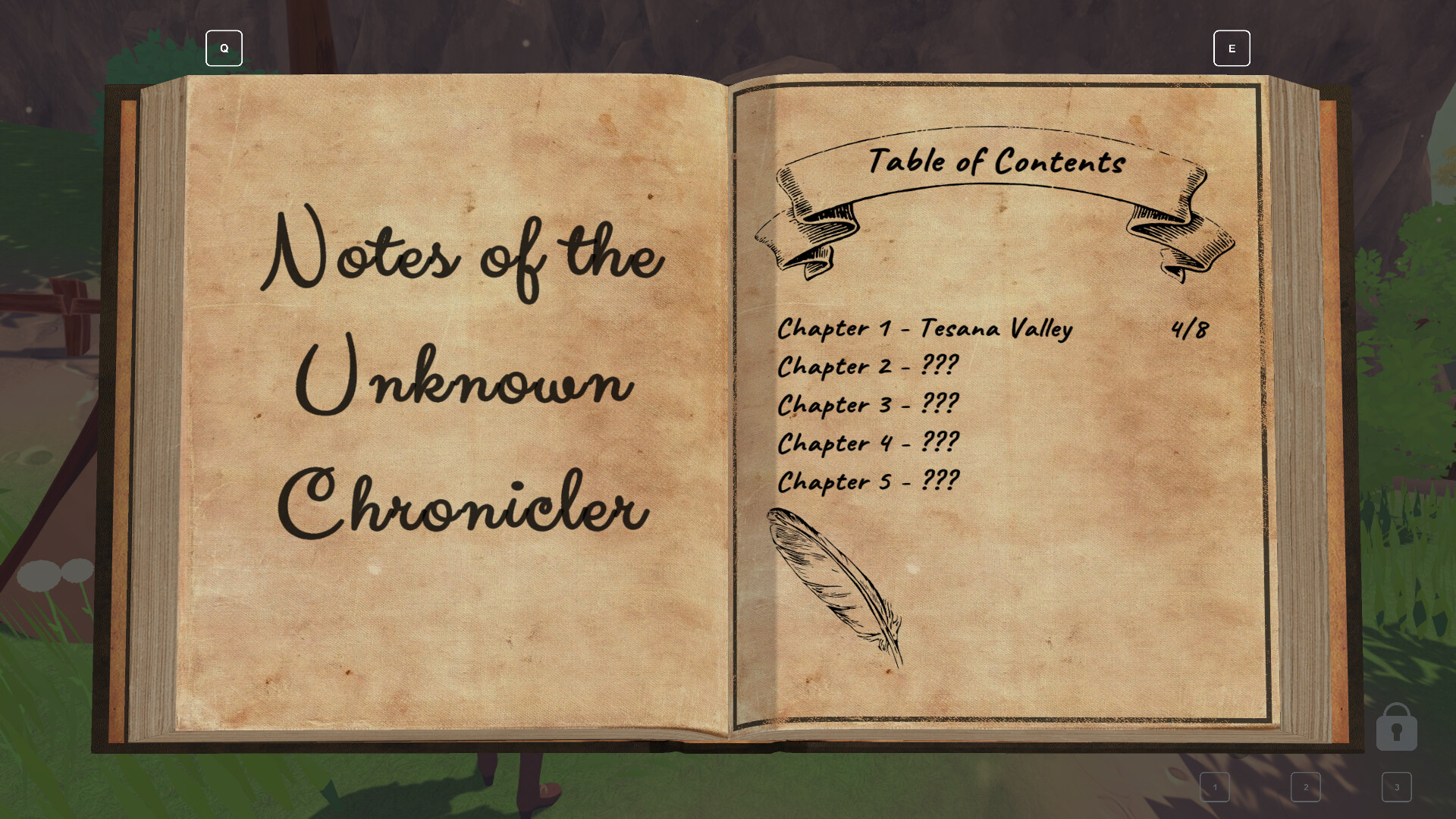The image size is (1456, 819).
Task: Click the padlock icon near the book corner
Action: [1396, 726]
